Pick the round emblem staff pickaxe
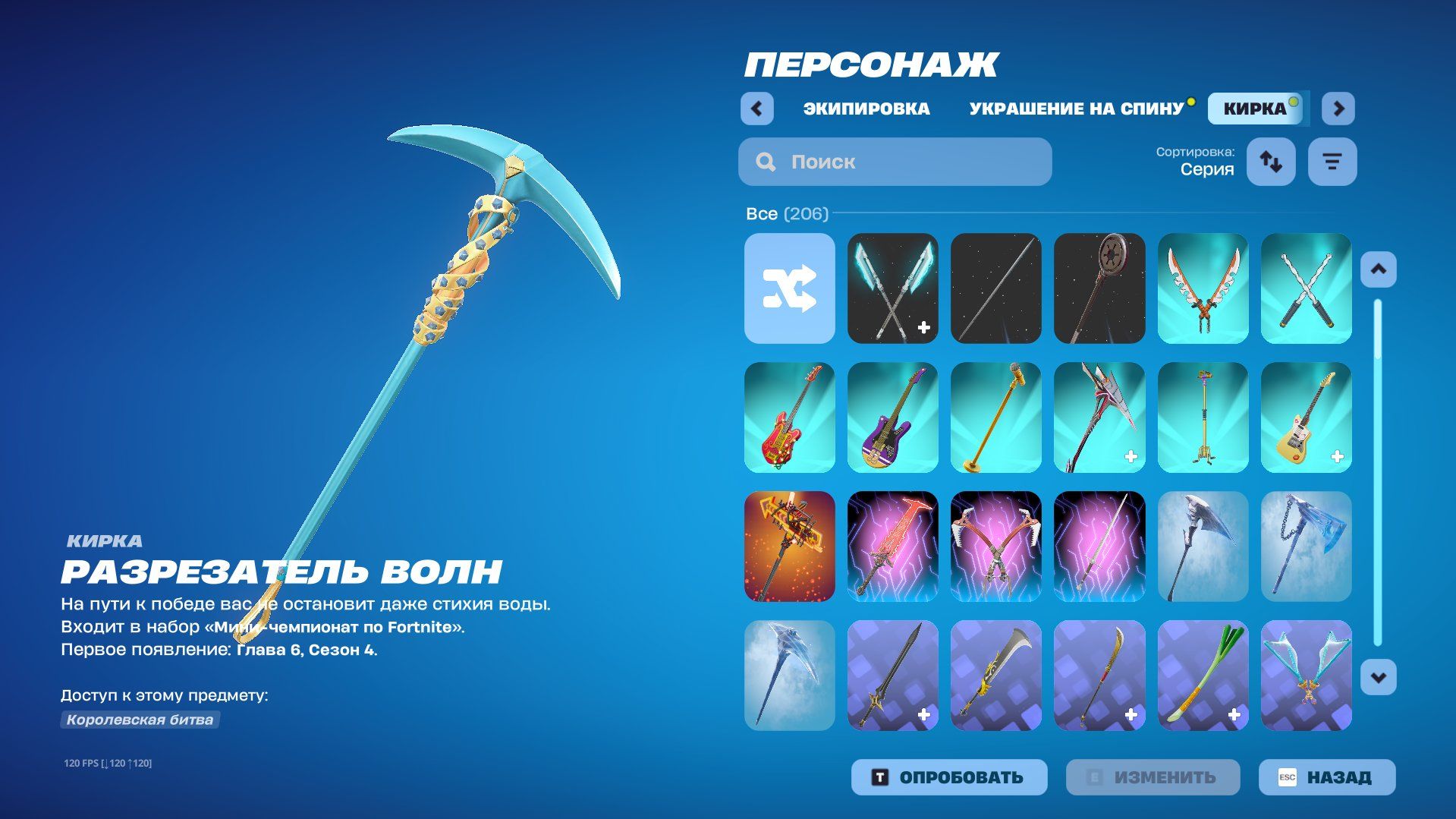This screenshot has width=1456, height=819. (x=1099, y=288)
